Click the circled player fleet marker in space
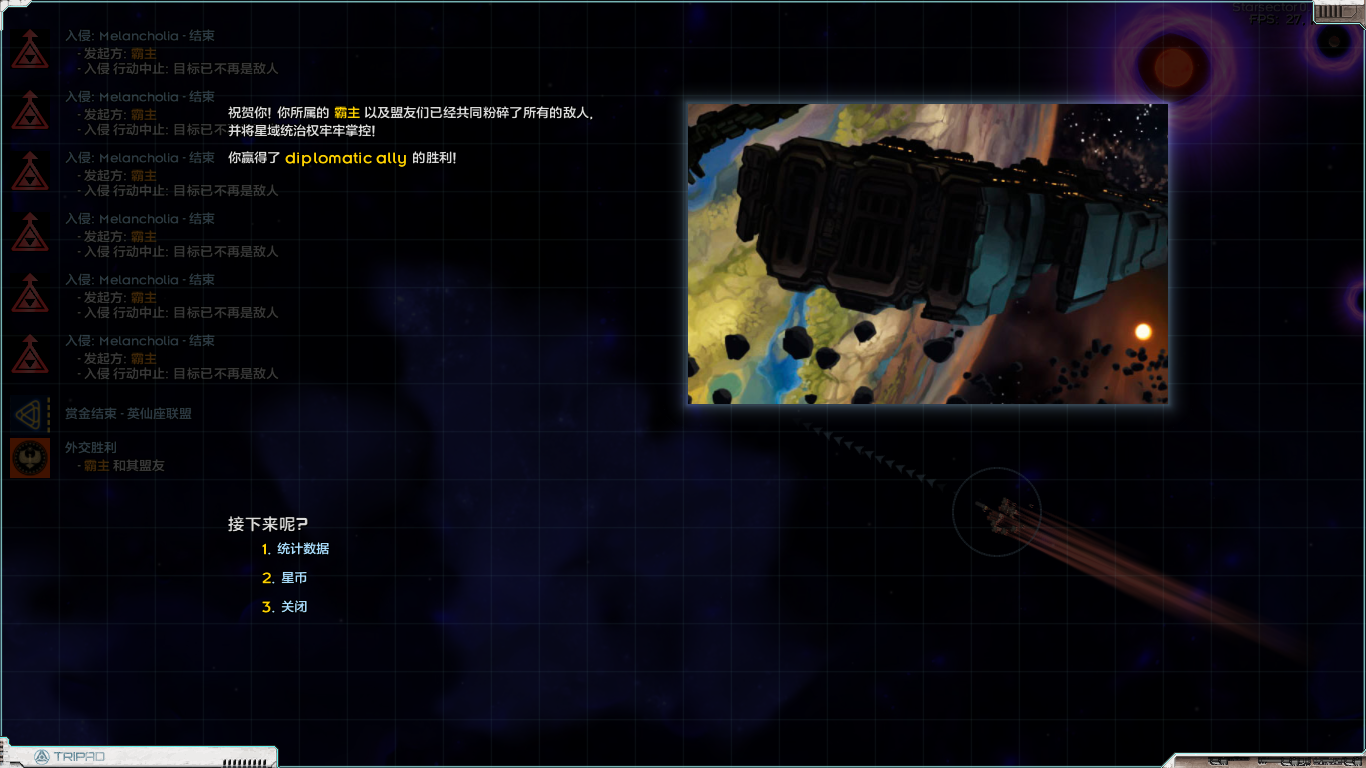The image size is (1366, 768). point(998,512)
